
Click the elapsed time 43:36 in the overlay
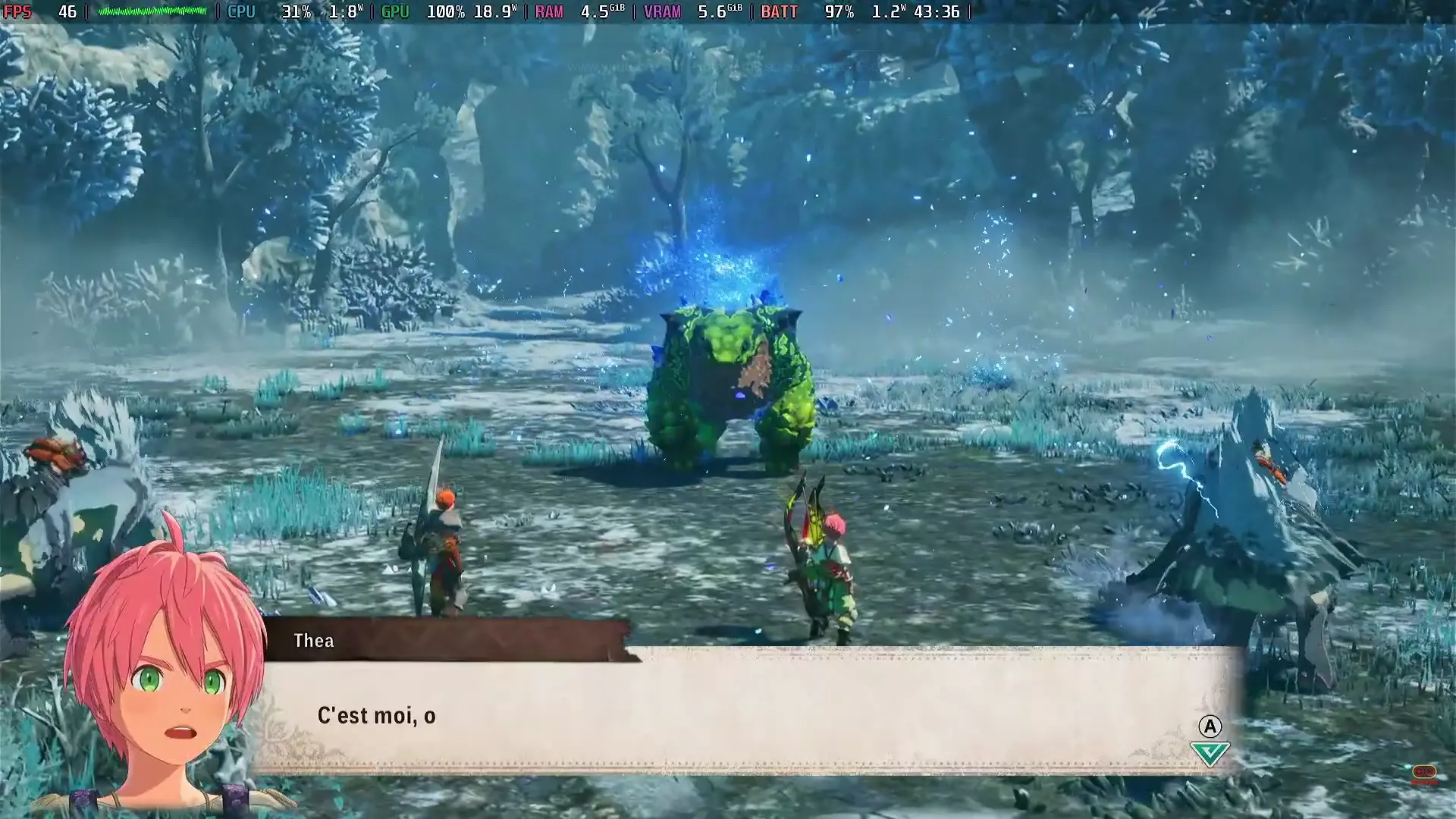click(x=940, y=12)
